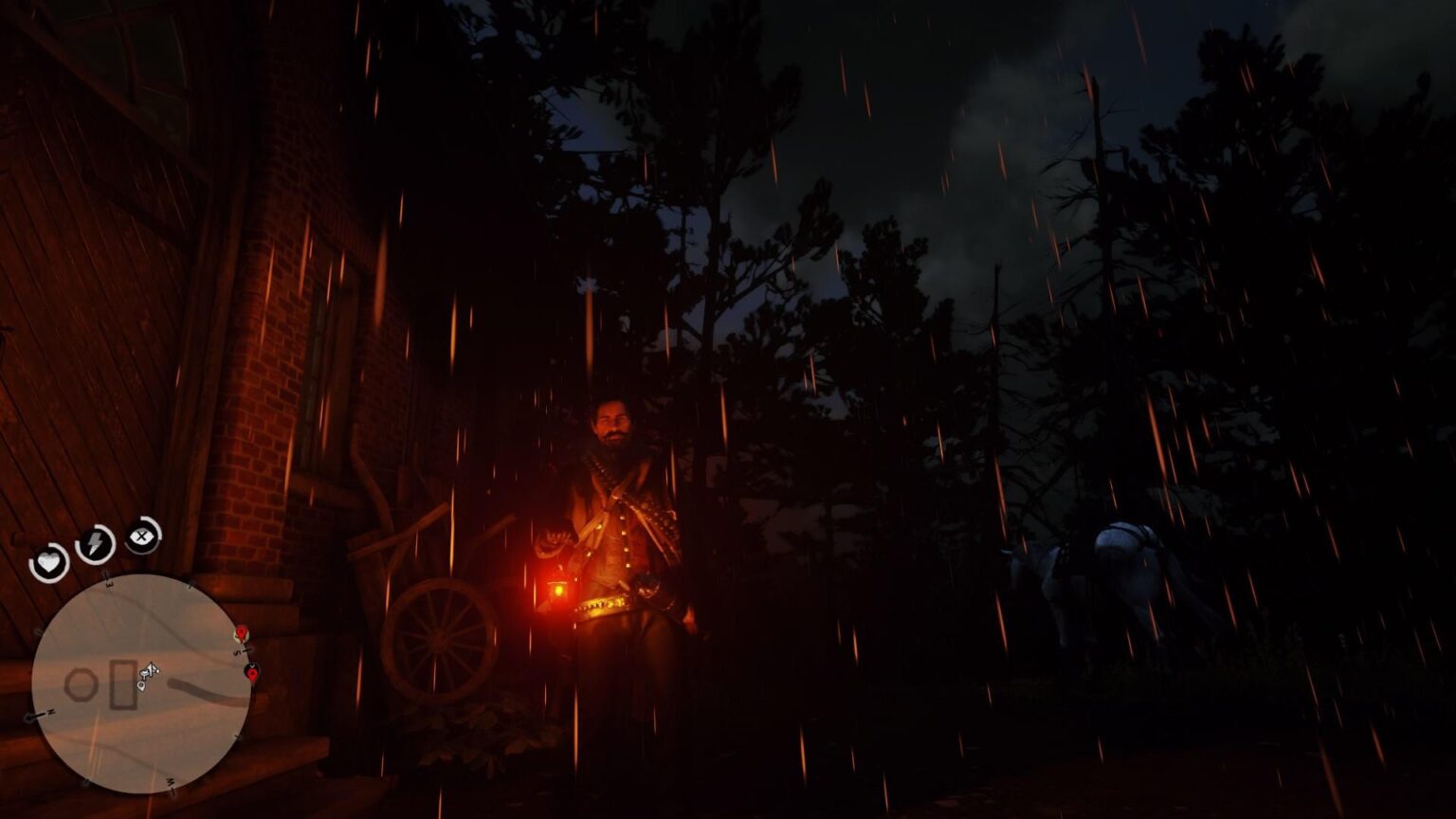Click the white player arrow on the minimap
The width and height of the screenshot is (1456, 819).
[151, 669]
